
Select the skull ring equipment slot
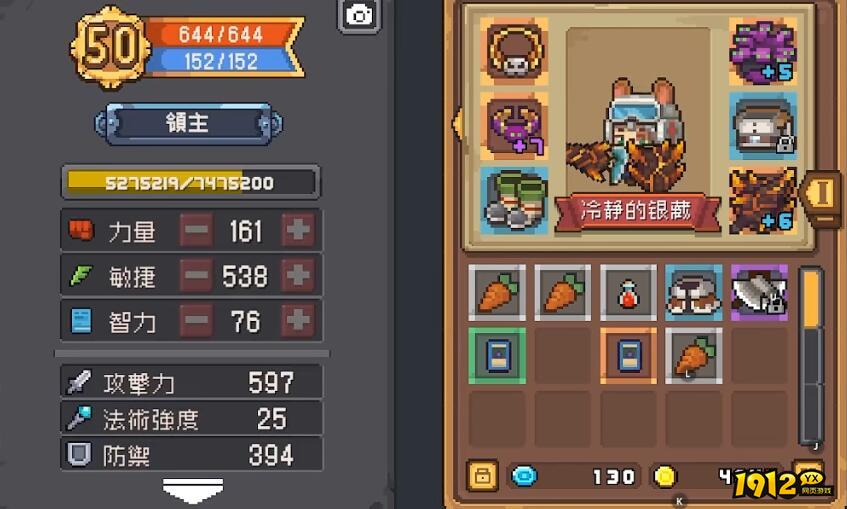pos(513,49)
